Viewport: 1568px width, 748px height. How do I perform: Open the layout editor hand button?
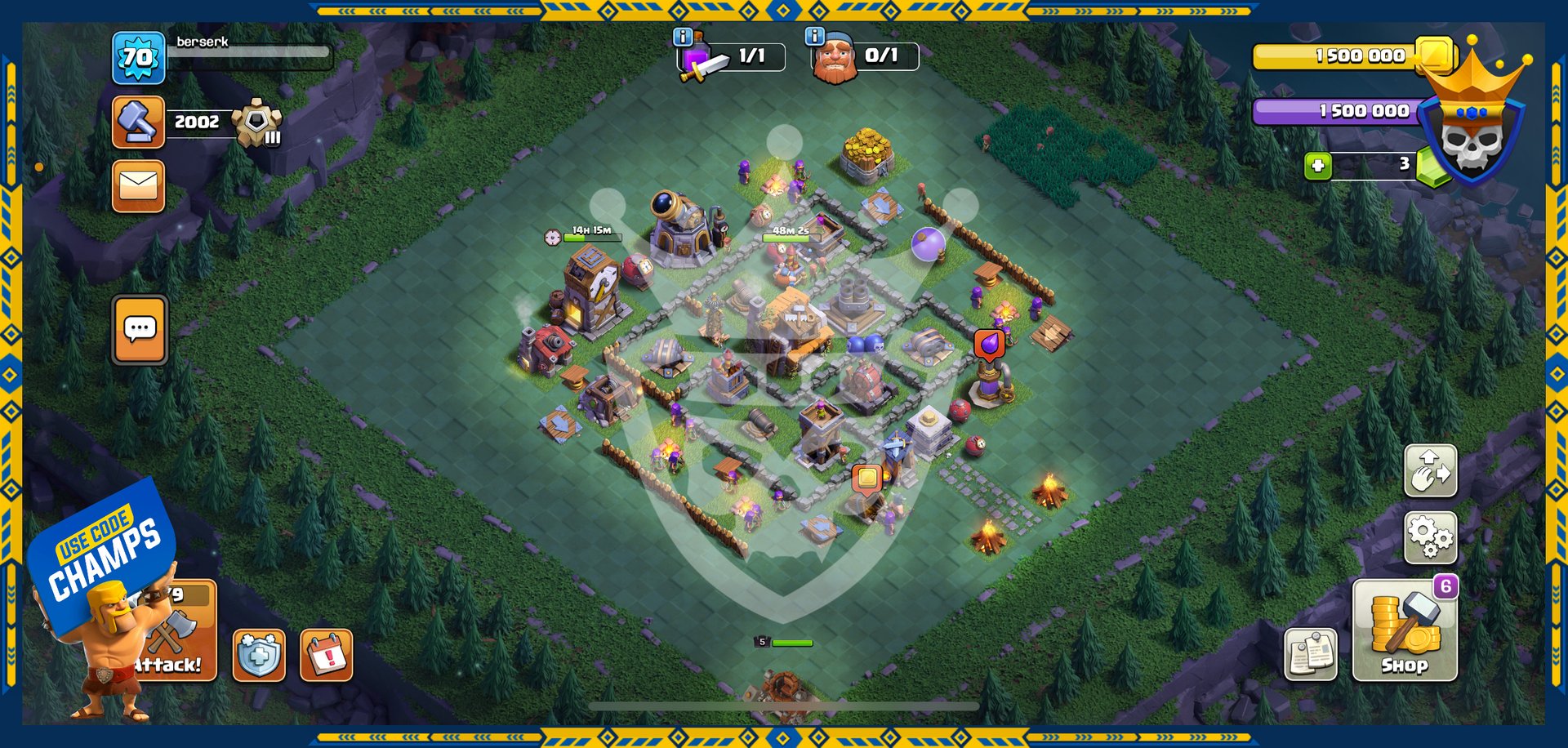point(1430,470)
